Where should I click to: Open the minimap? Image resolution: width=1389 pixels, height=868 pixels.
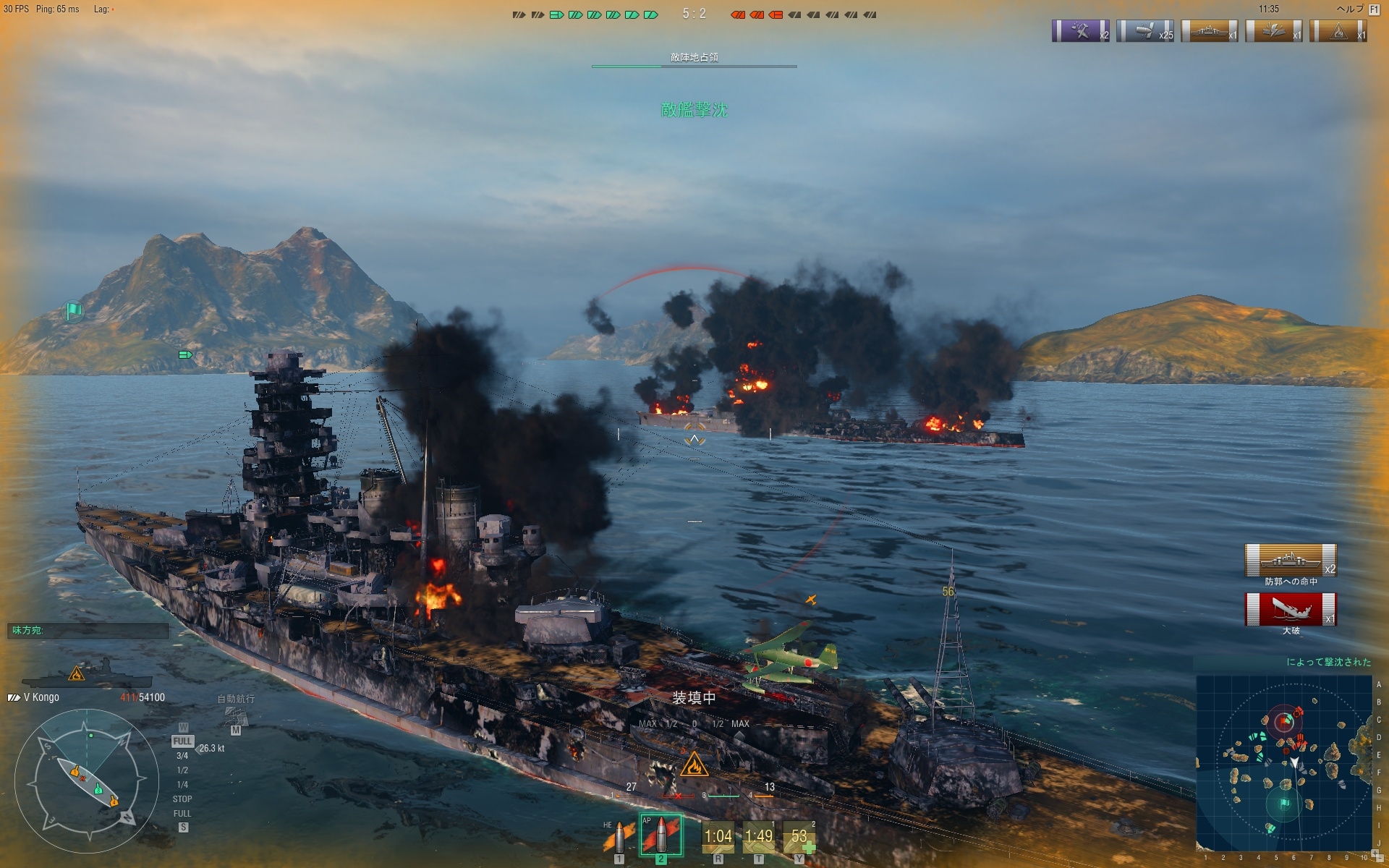coord(1284,763)
